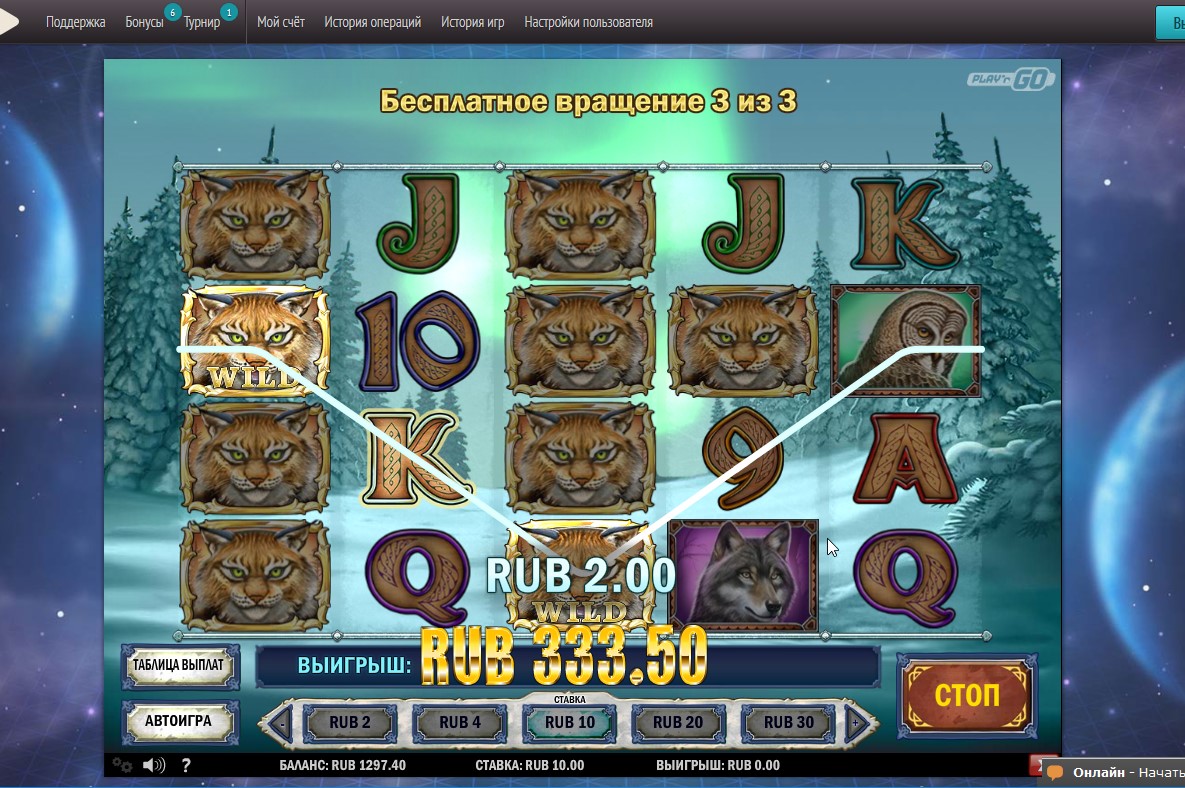Set the bet to RUB 20
This screenshot has width=1185, height=788.
coord(679,722)
